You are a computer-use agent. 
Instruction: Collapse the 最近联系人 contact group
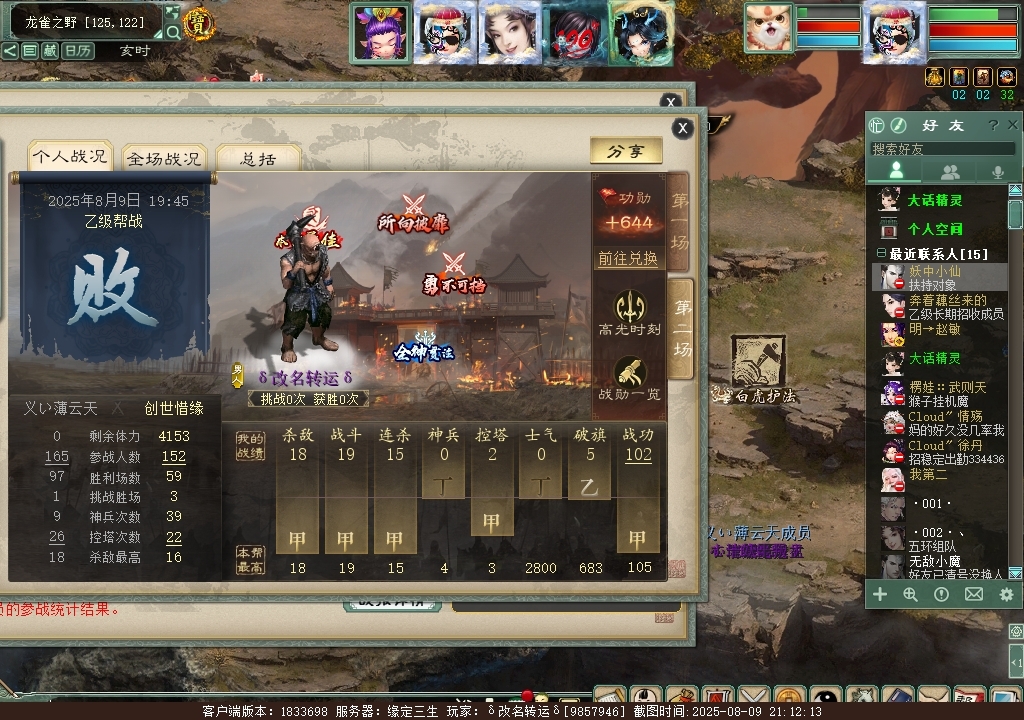tap(881, 254)
